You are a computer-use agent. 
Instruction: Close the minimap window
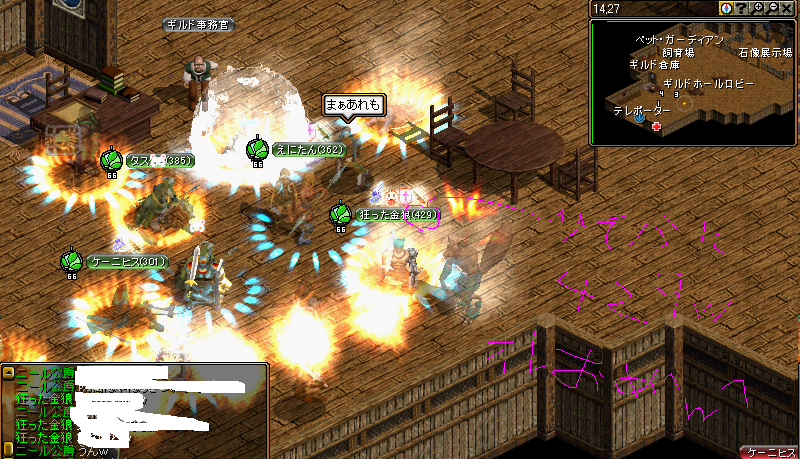pos(788,8)
